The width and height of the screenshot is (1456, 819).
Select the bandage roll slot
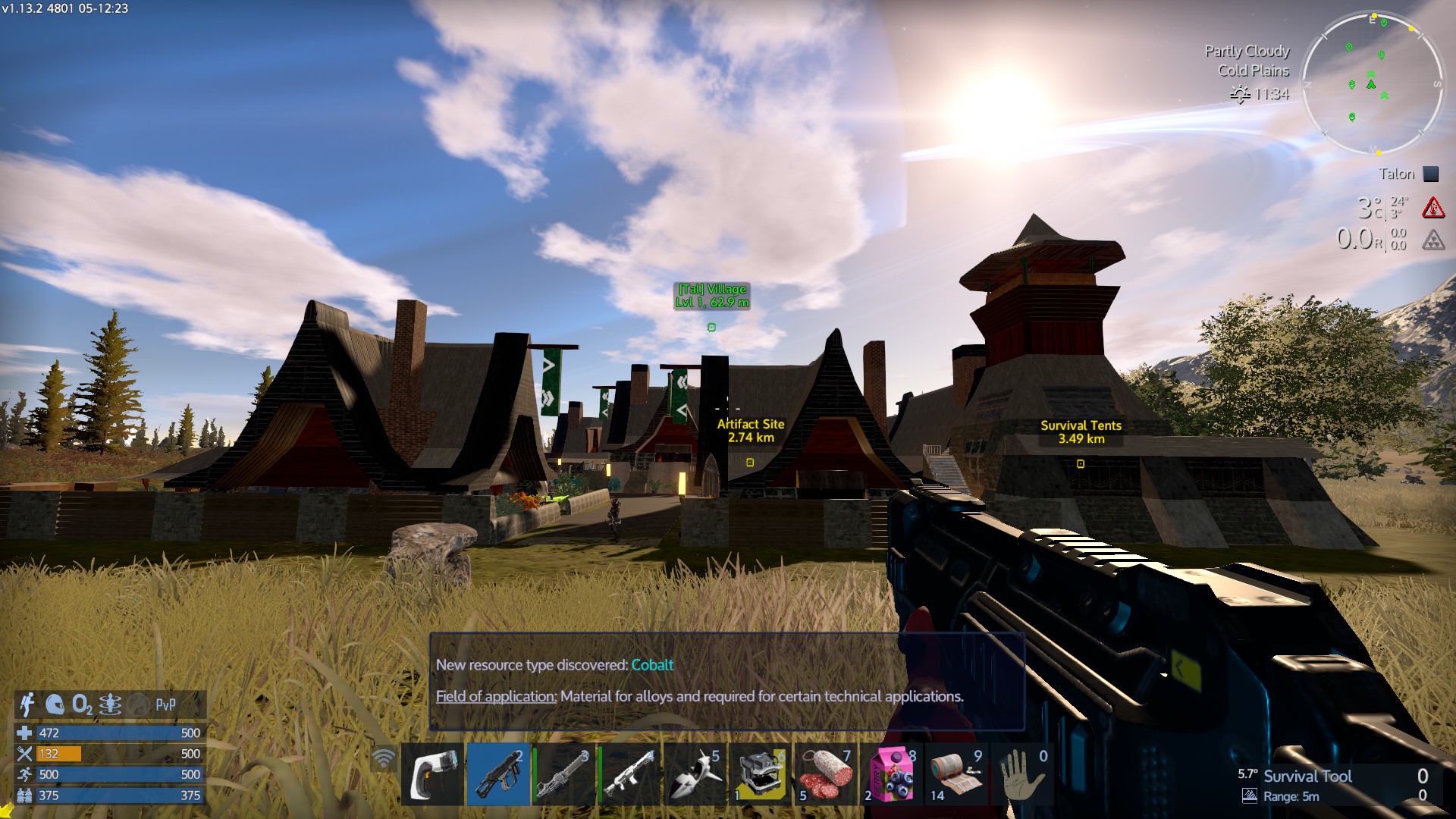[955, 774]
